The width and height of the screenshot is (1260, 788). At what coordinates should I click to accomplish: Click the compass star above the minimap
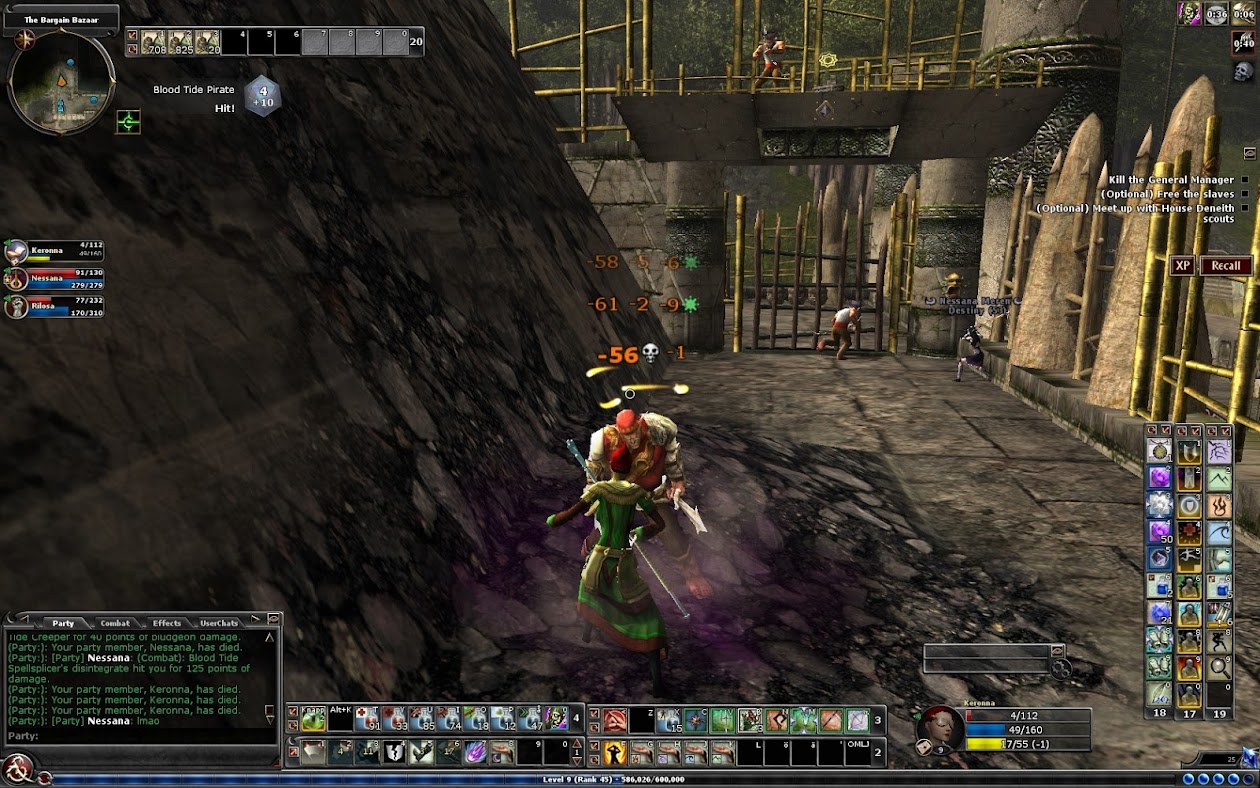click(24, 39)
